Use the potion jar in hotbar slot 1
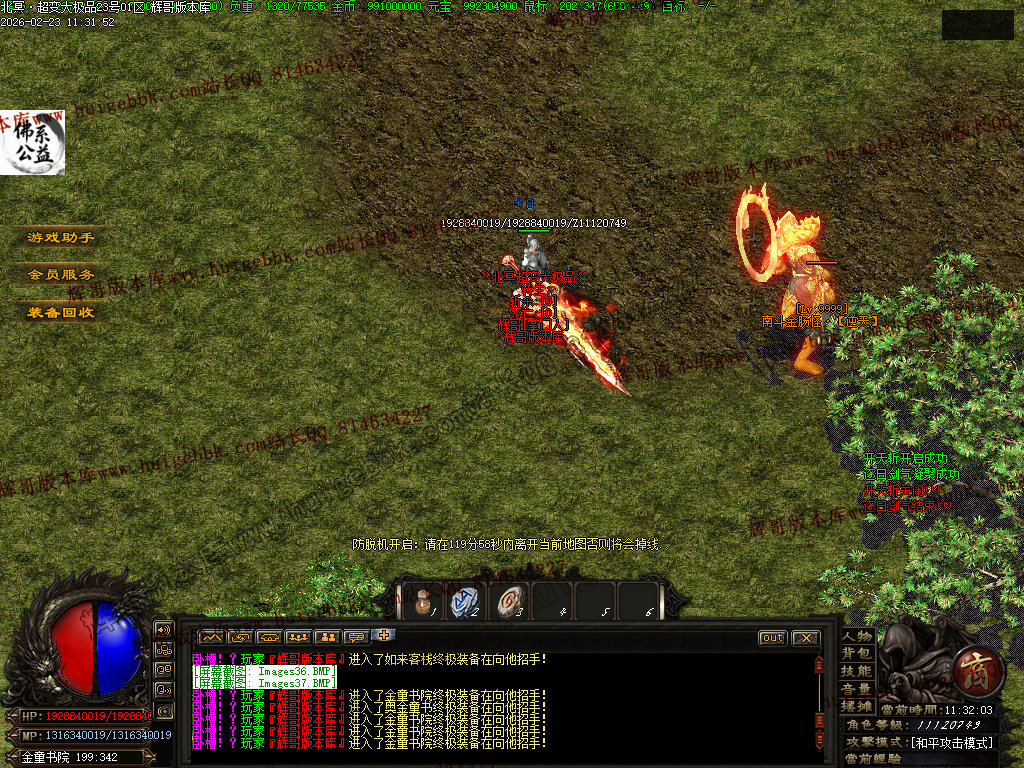The height and width of the screenshot is (768, 1024). [x=422, y=601]
